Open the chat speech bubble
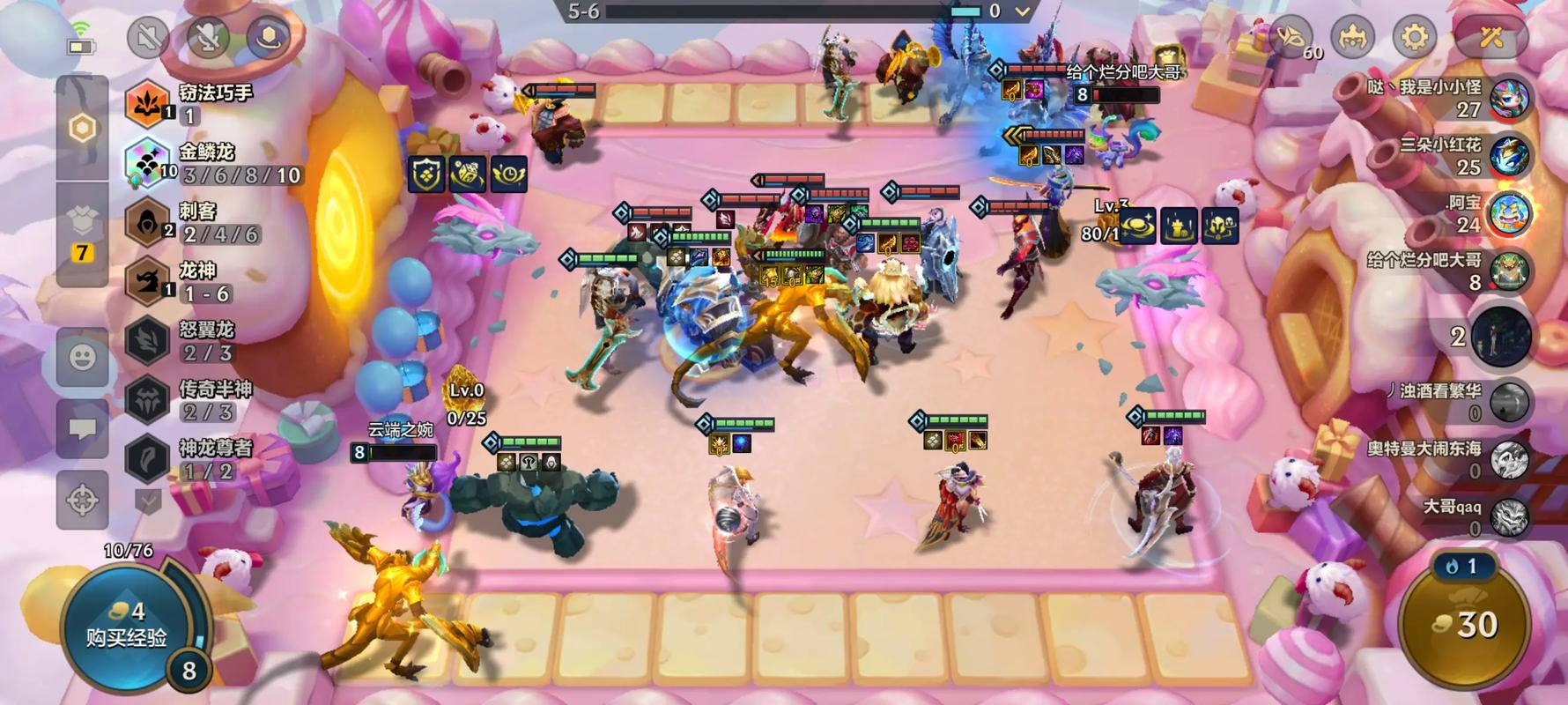Viewport: 1568px width, 705px height. coord(82,428)
